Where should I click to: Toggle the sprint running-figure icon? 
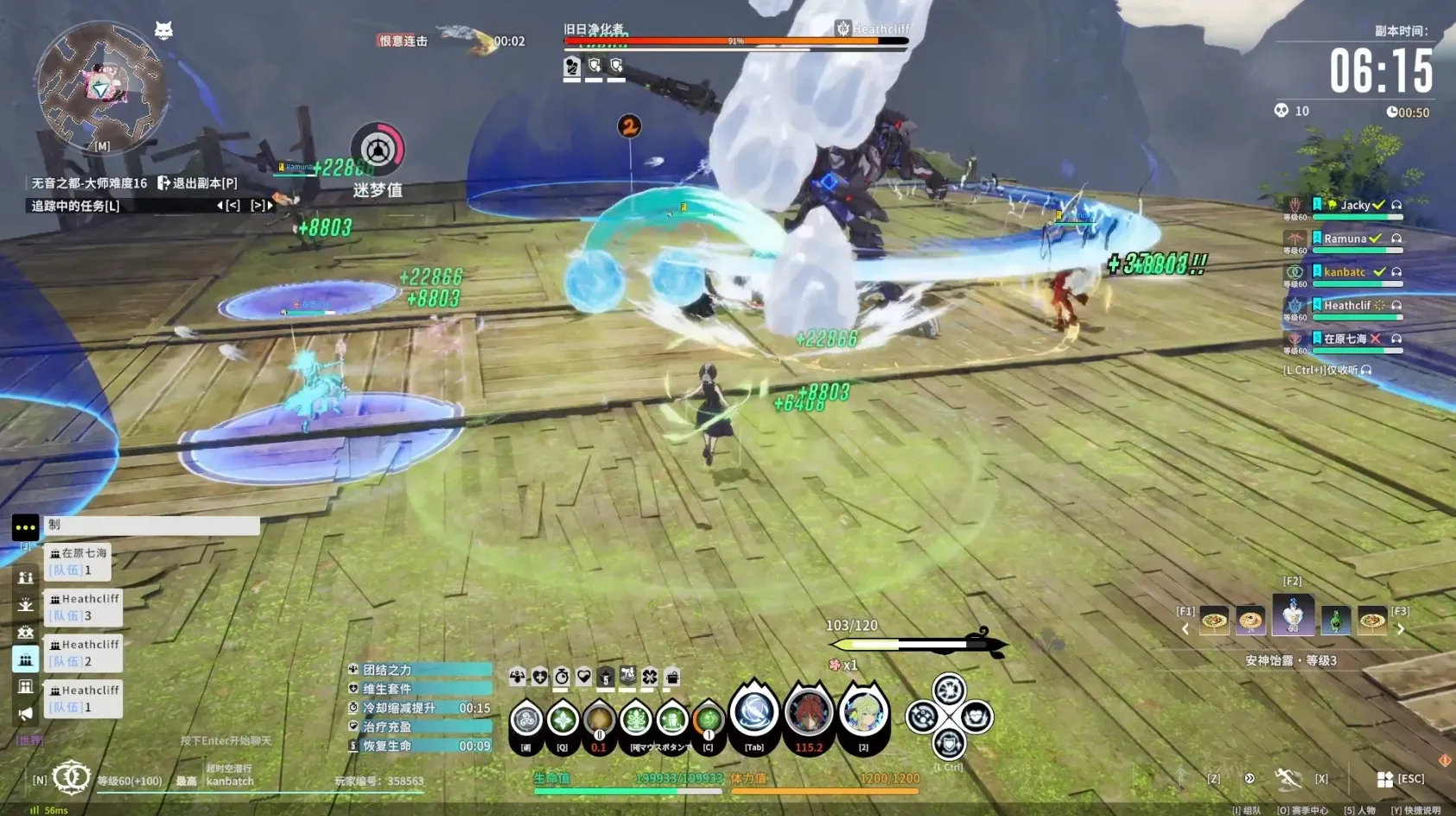click(1288, 778)
